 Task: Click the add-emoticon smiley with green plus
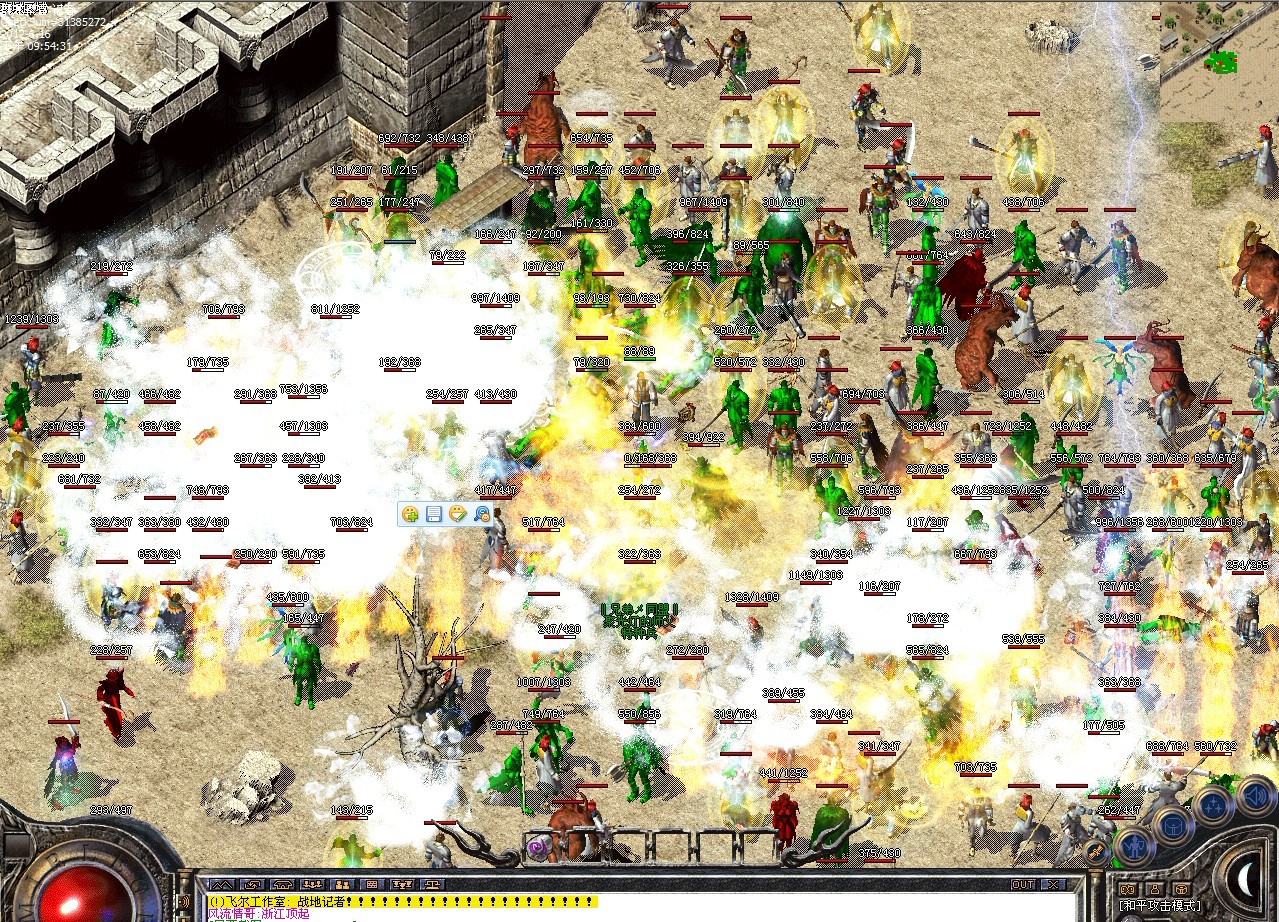(x=410, y=514)
